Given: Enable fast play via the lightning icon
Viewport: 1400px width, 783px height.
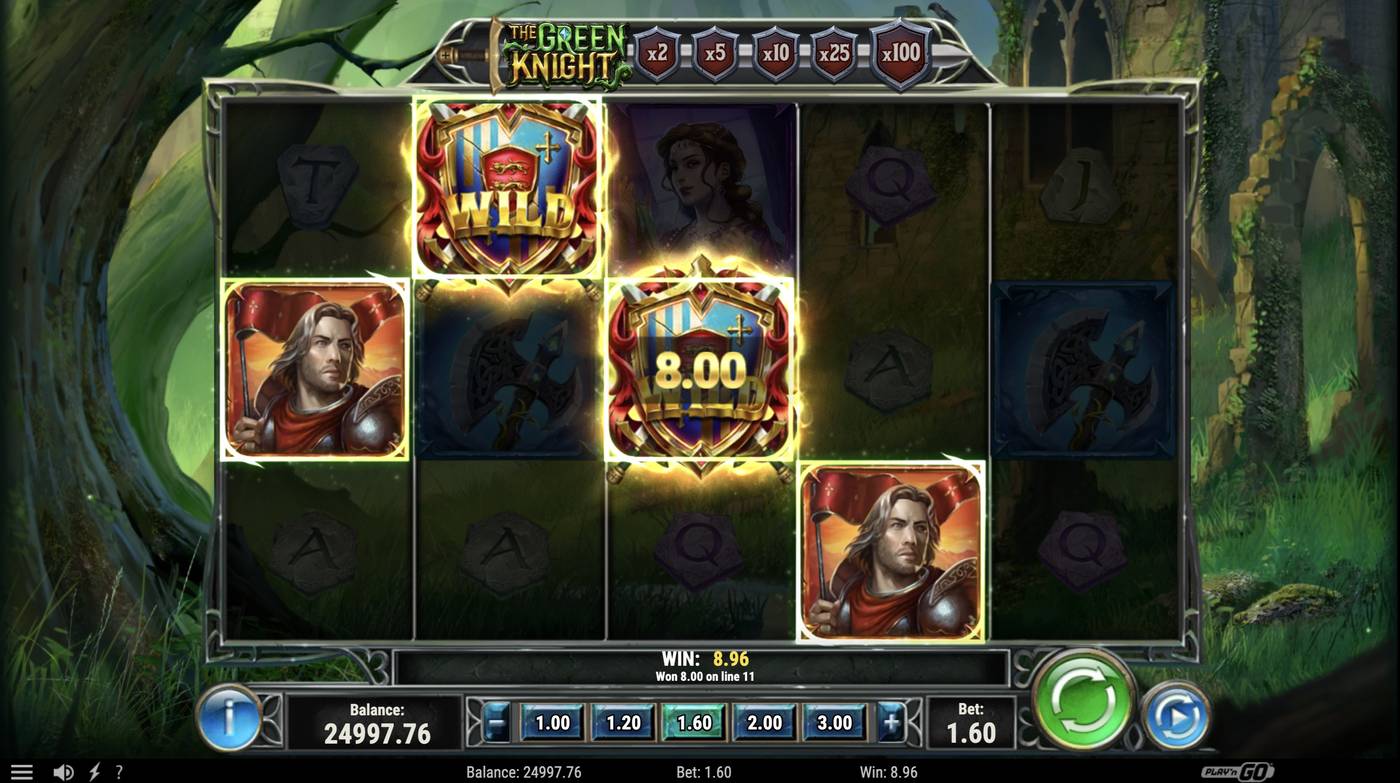Looking at the screenshot, I should pyautogui.click(x=94, y=770).
